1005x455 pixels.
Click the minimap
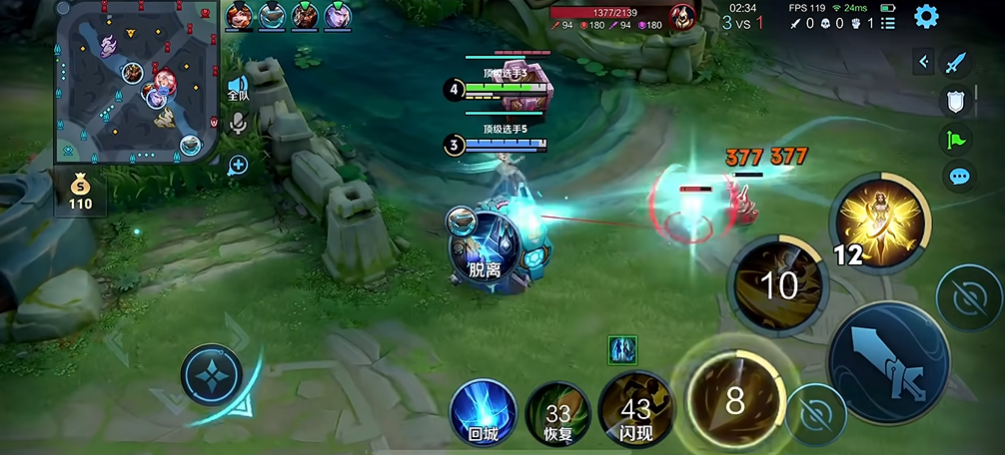pyautogui.click(x=137, y=82)
